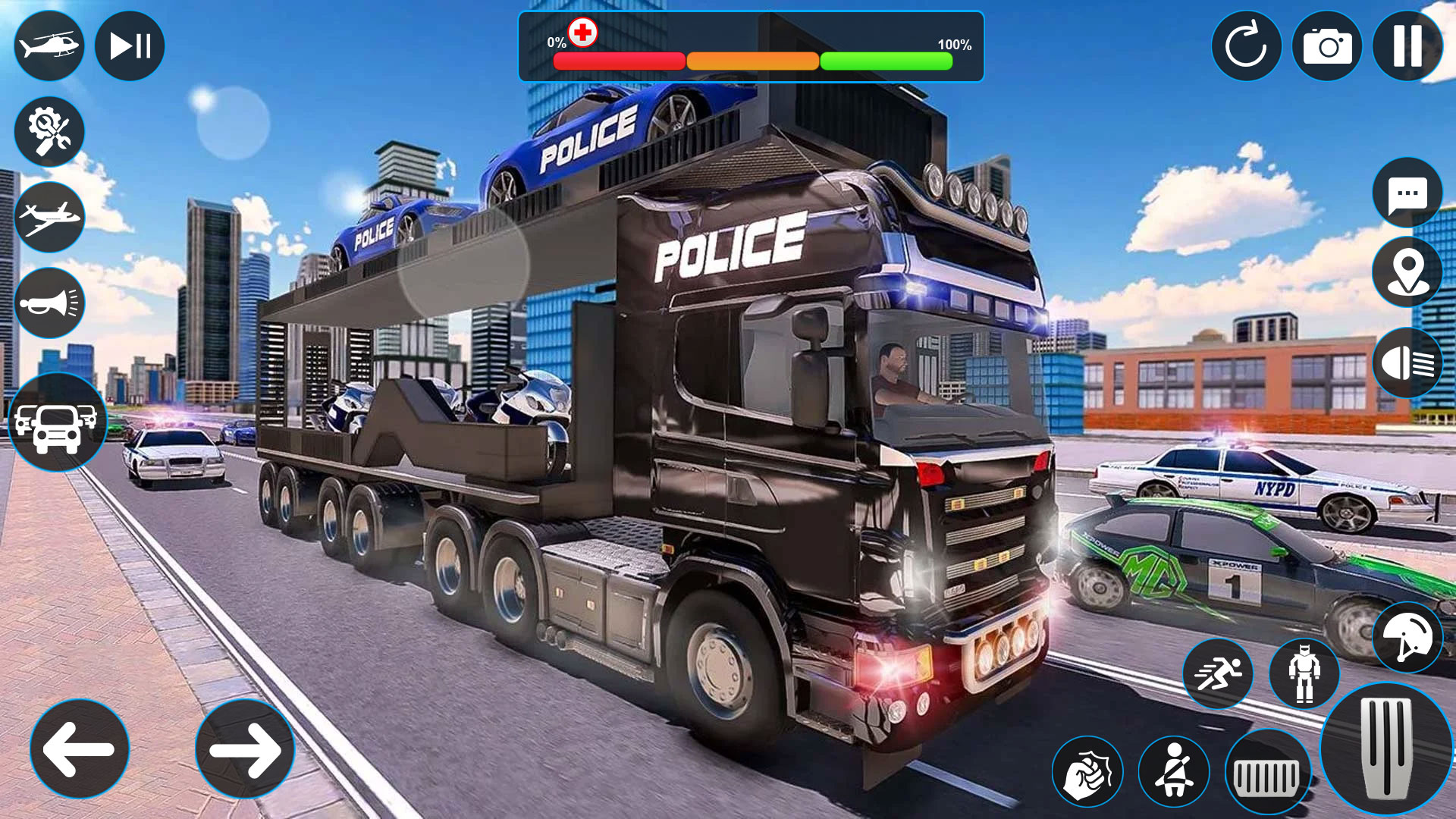Summon the helicopter
Image resolution: width=1456 pixels, height=819 pixels.
[x=50, y=46]
